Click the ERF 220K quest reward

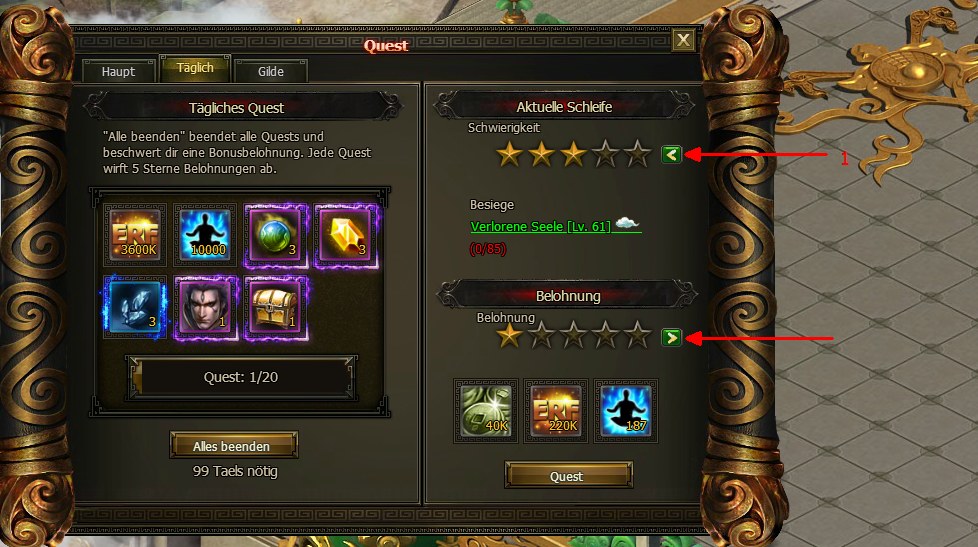[556, 410]
